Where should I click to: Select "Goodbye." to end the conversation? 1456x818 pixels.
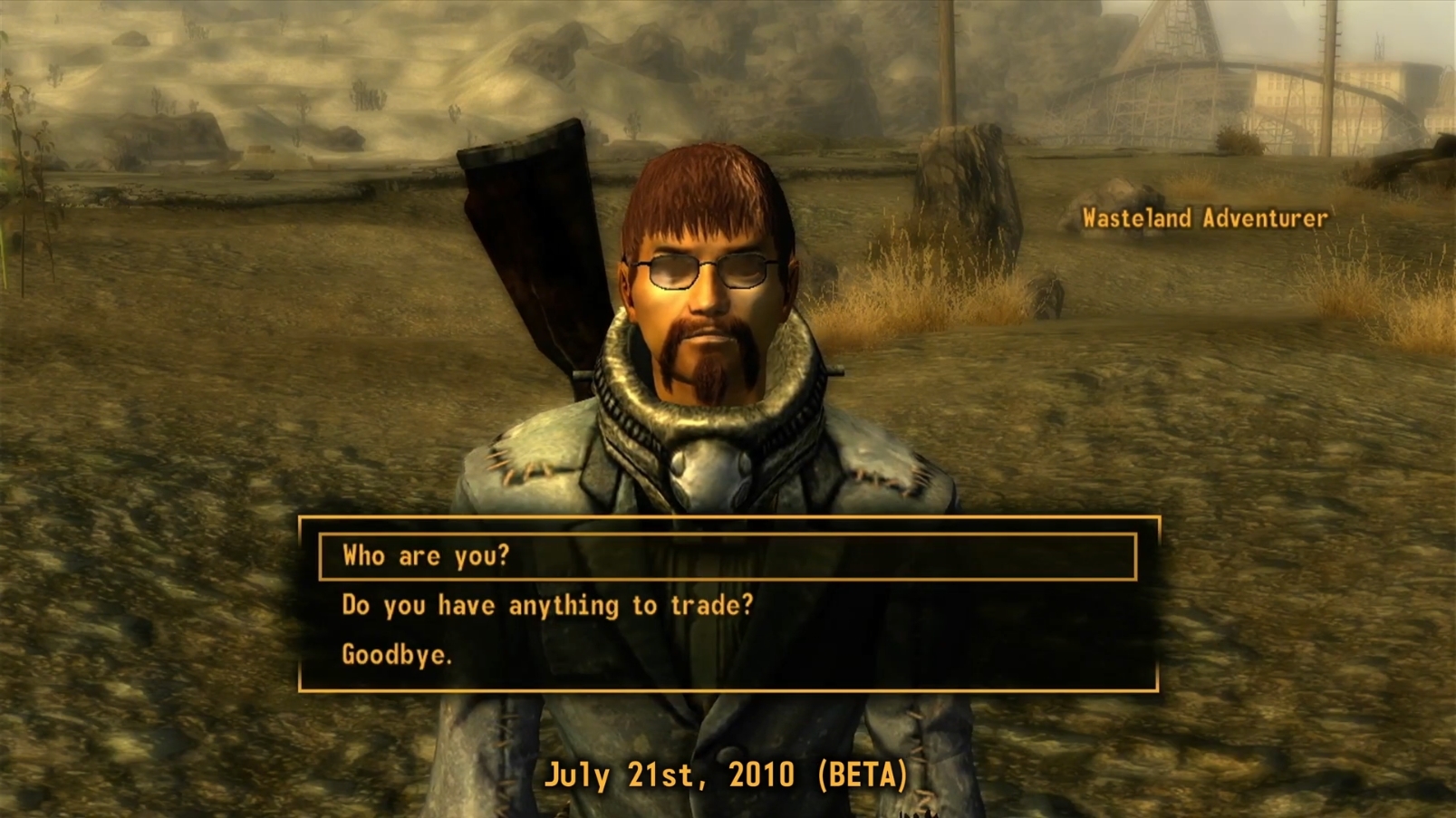[396, 654]
